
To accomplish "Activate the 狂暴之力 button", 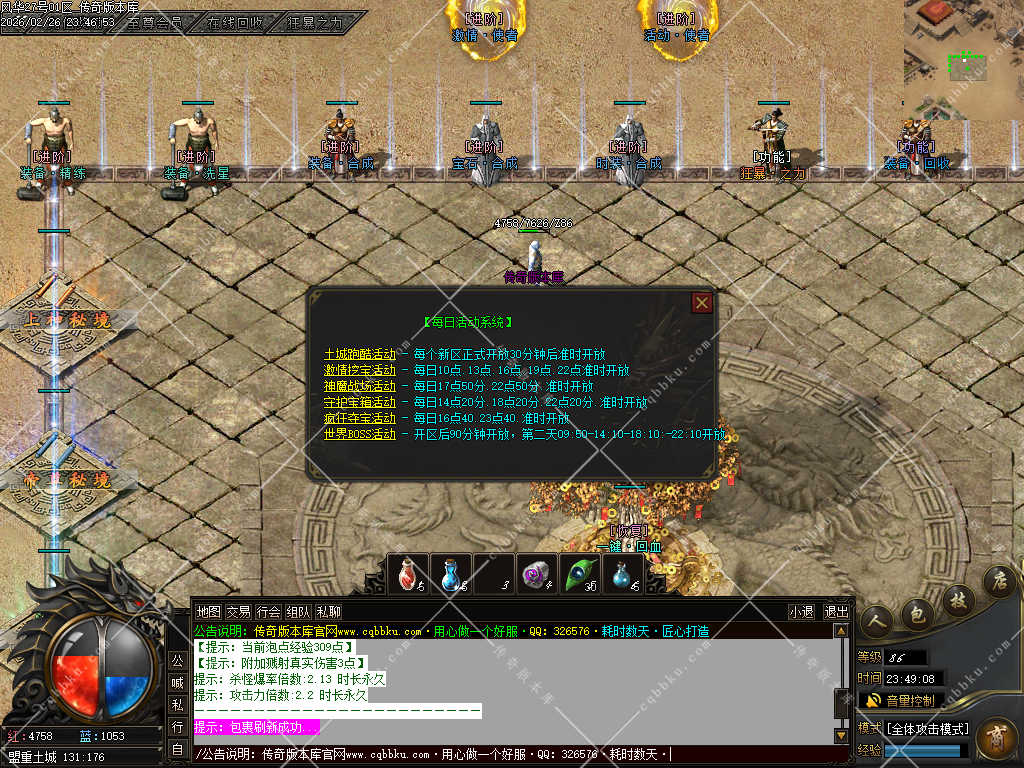I will (314, 22).
